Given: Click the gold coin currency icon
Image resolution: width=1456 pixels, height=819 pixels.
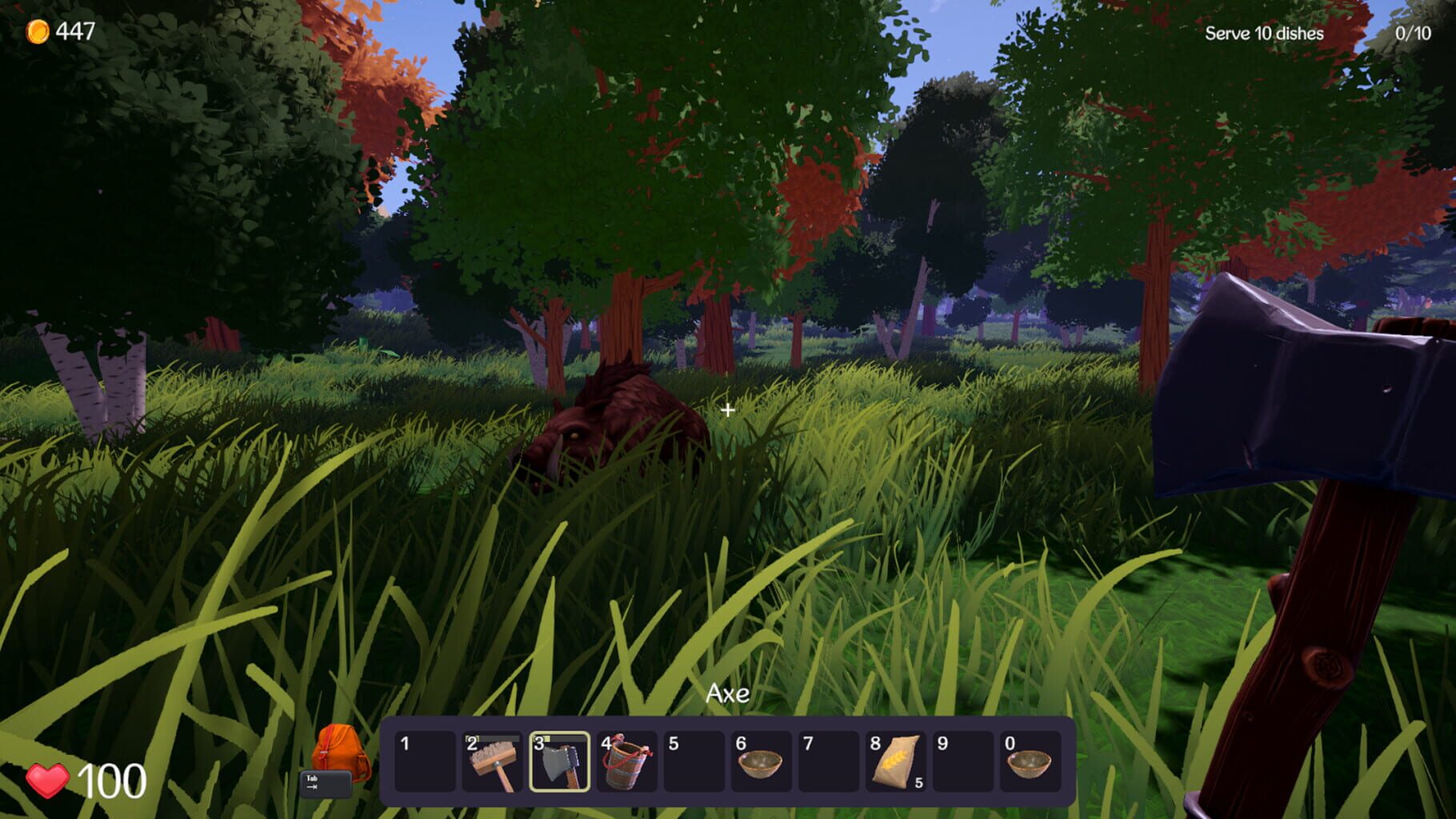Looking at the screenshot, I should coord(37,30).
